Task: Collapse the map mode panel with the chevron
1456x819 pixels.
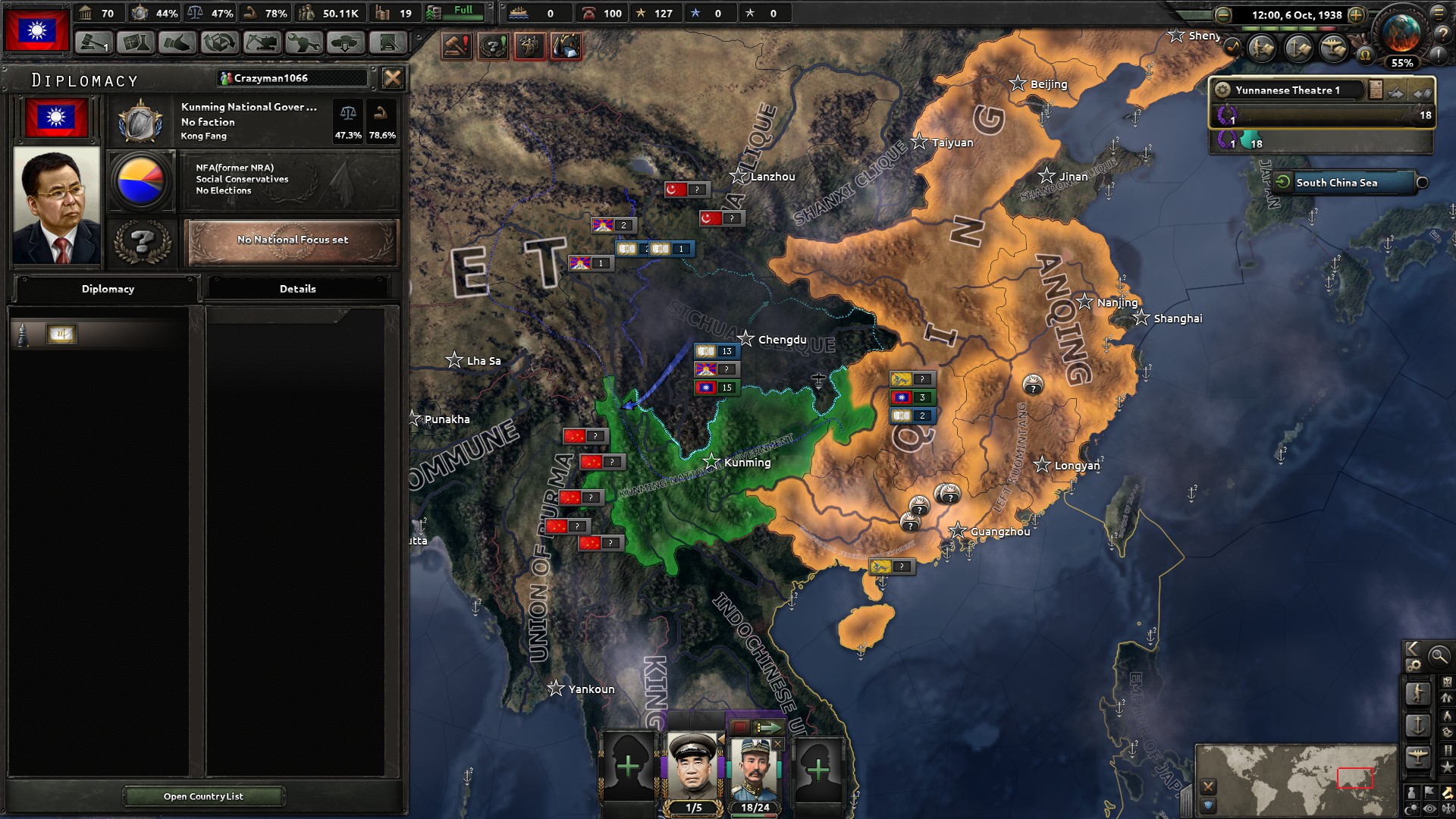Action: pos(1412,650)
